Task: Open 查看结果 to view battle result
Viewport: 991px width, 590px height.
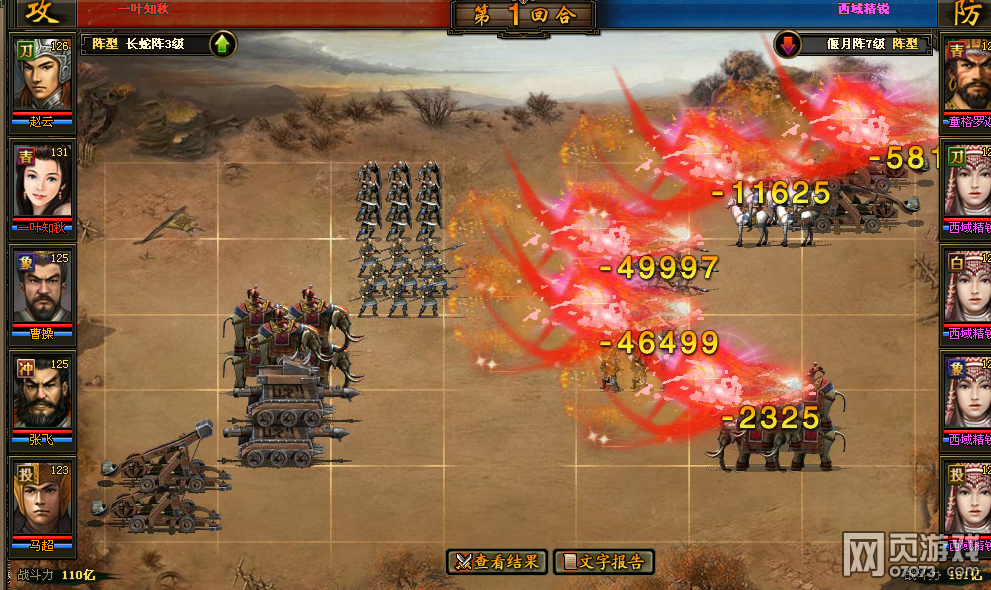Action: point(497,562)
